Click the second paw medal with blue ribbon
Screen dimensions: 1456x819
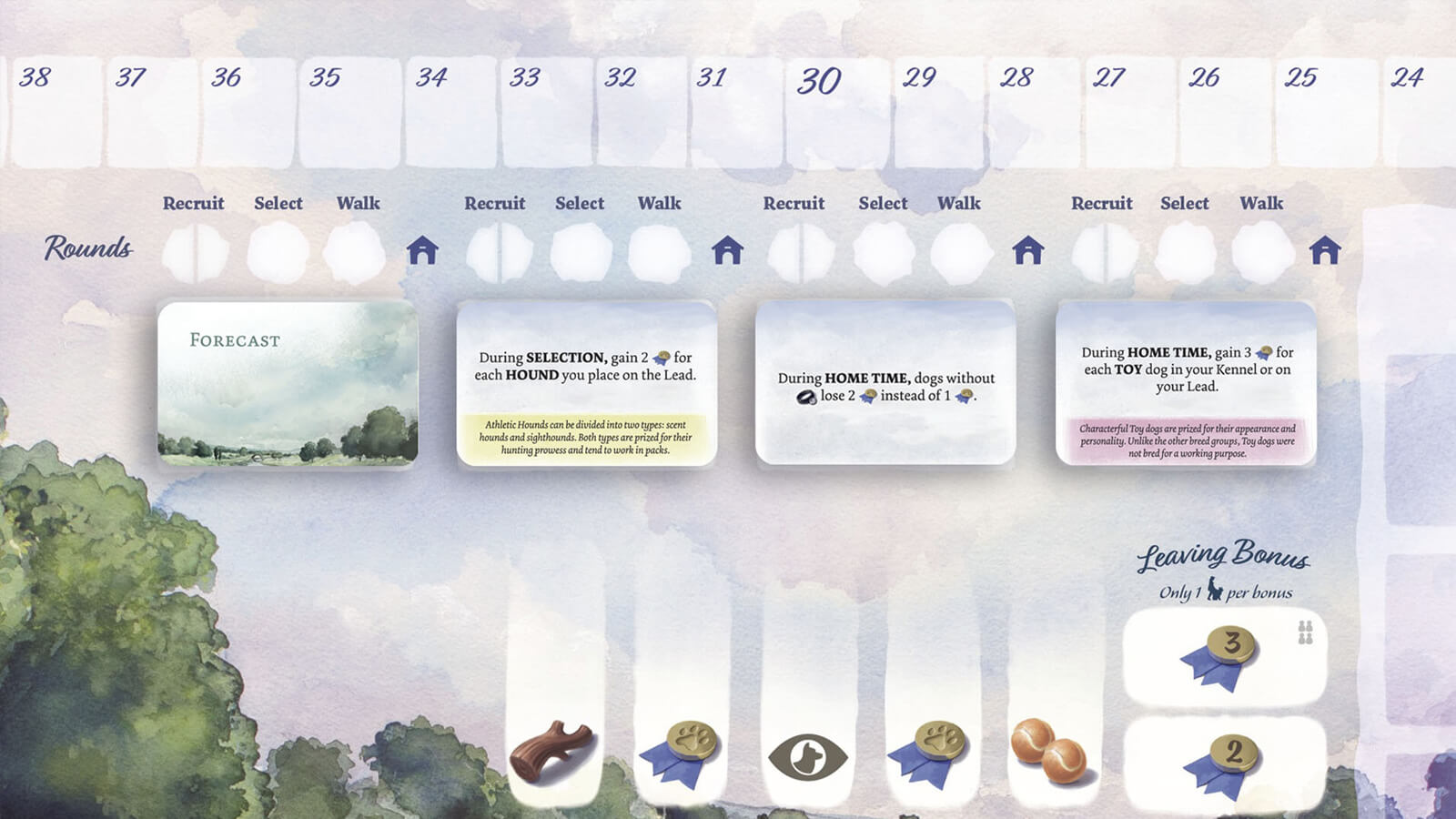click(x=925, y=750)
